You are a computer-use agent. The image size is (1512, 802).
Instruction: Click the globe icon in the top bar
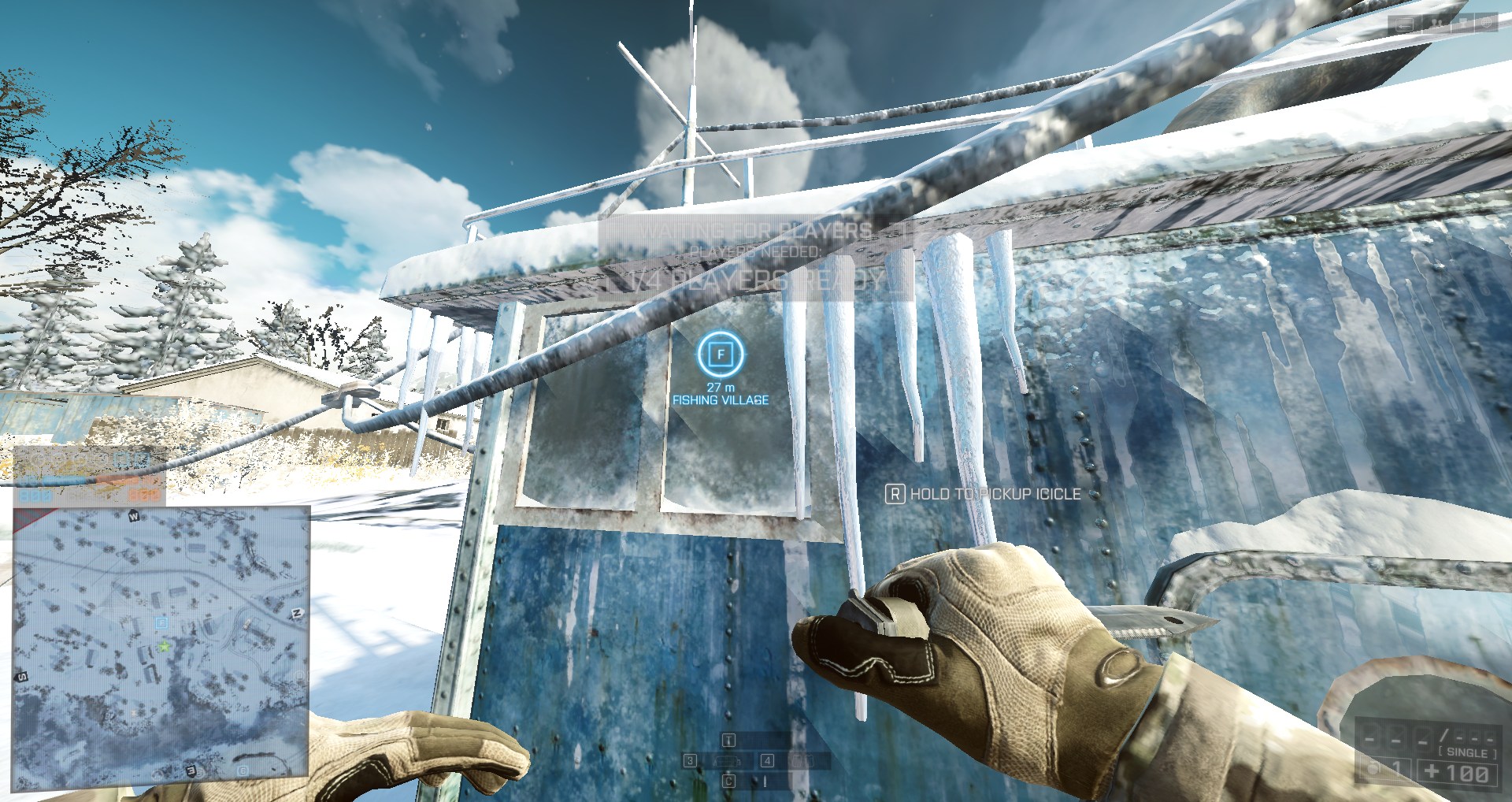point(1486,23)
